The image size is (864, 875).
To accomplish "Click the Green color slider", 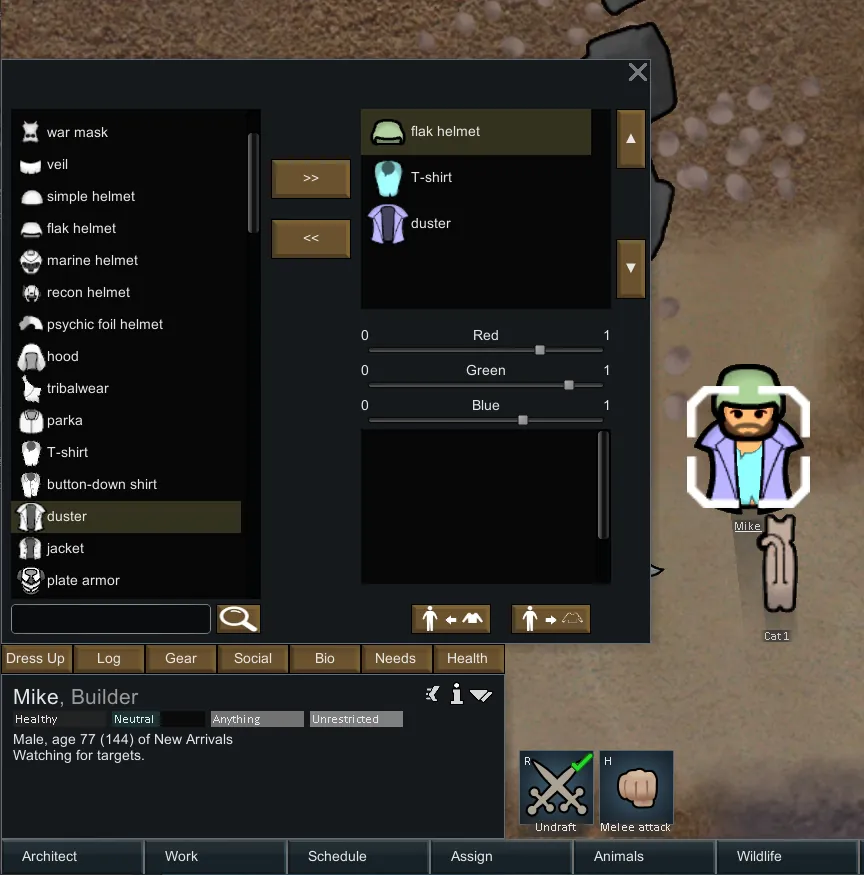I will pos(486,385).
